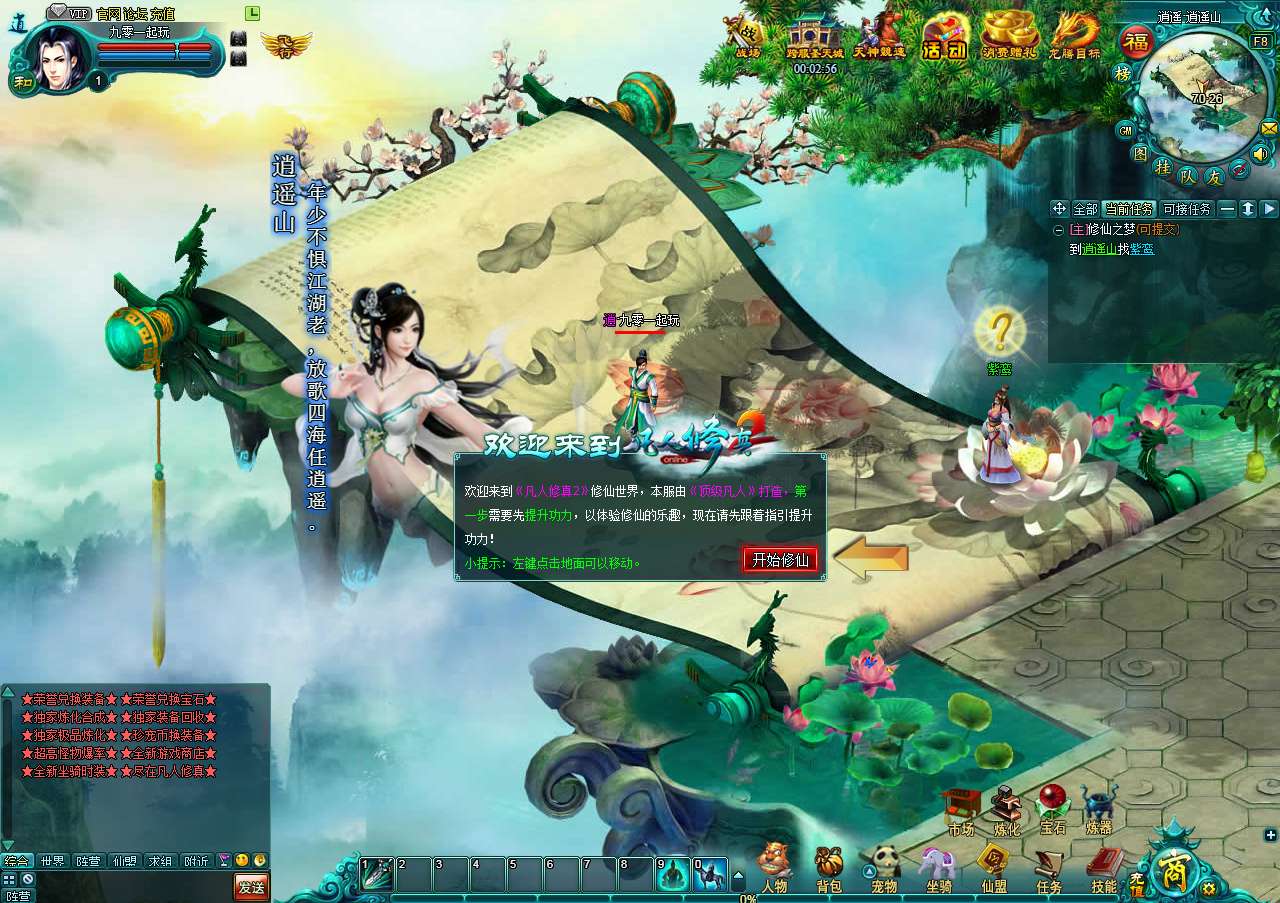Click the red 福 welfare button
The image size is (1280, 903).
pos(1136,43)
